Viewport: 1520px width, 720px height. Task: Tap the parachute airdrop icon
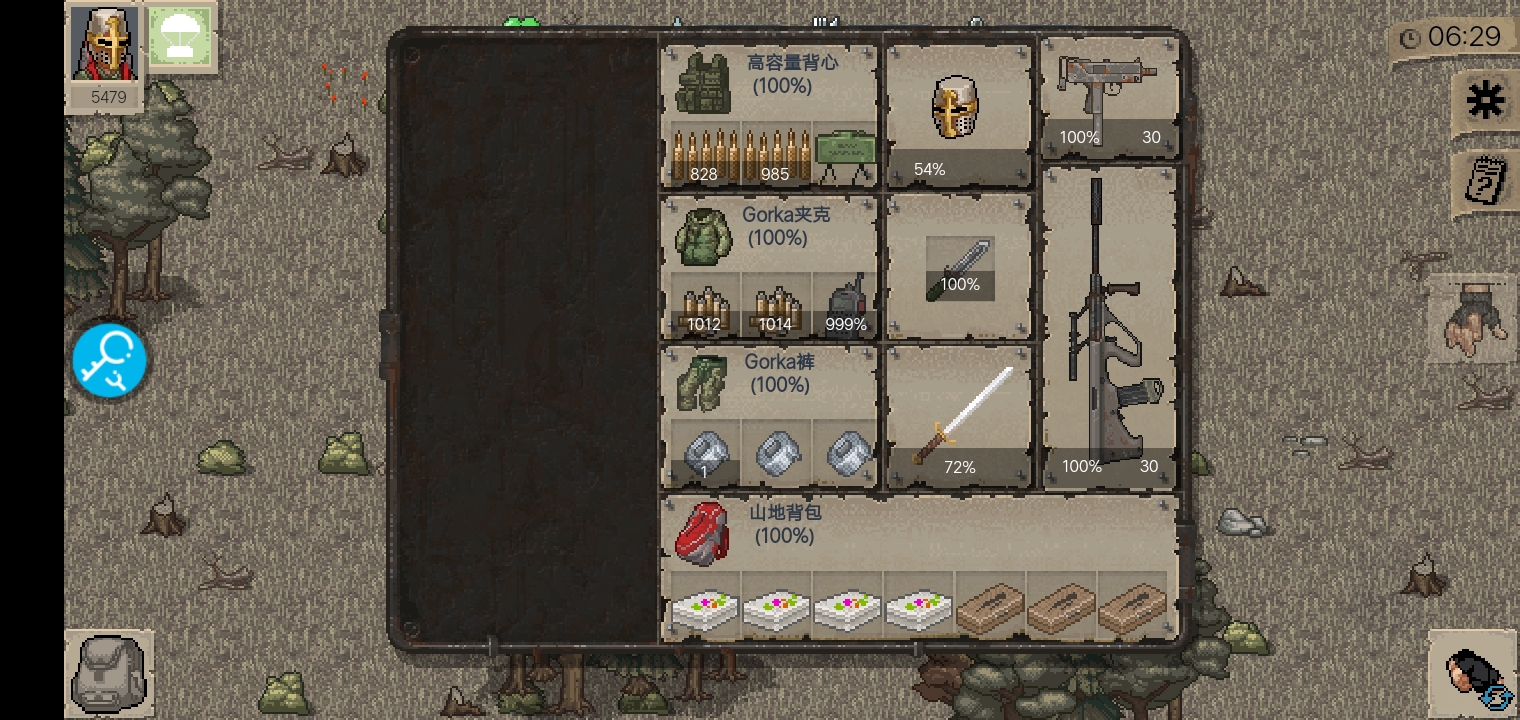pos(180,38)
